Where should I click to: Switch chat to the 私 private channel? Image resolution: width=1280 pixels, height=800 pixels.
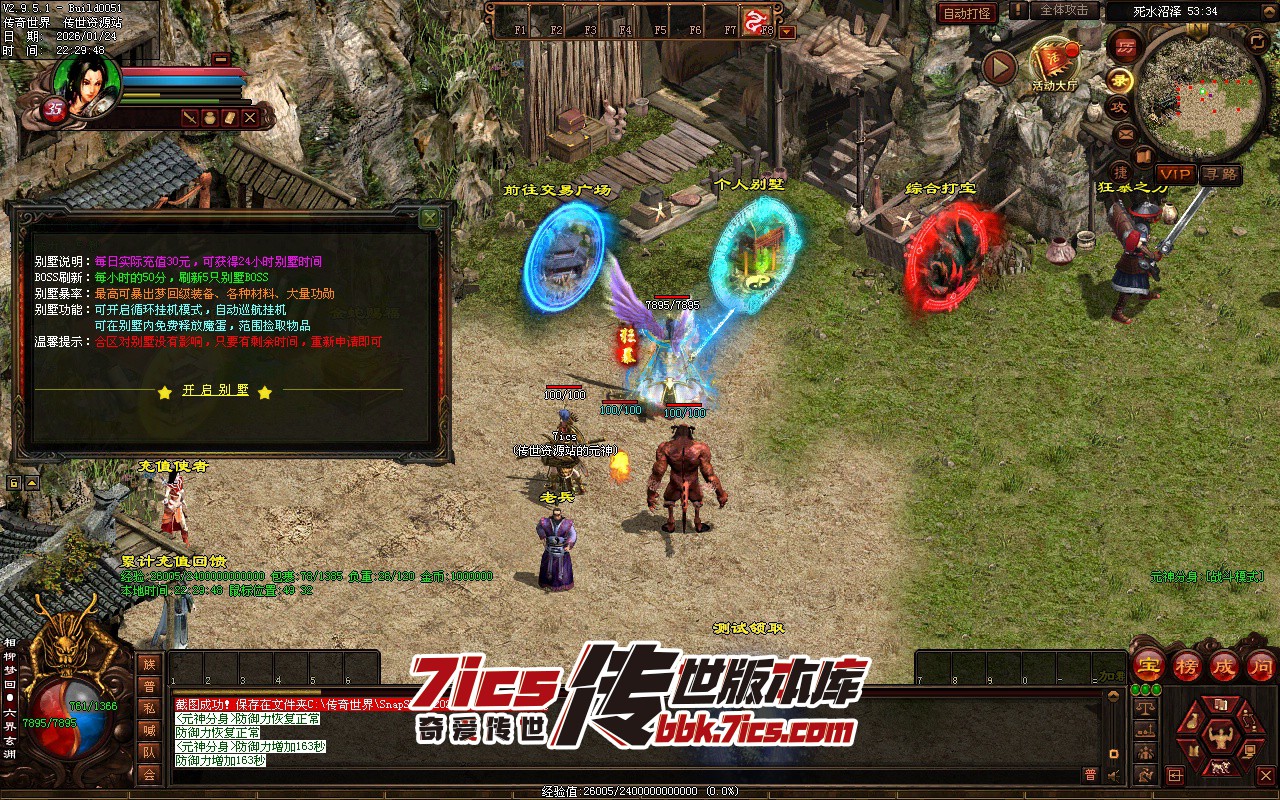point(149,708)
